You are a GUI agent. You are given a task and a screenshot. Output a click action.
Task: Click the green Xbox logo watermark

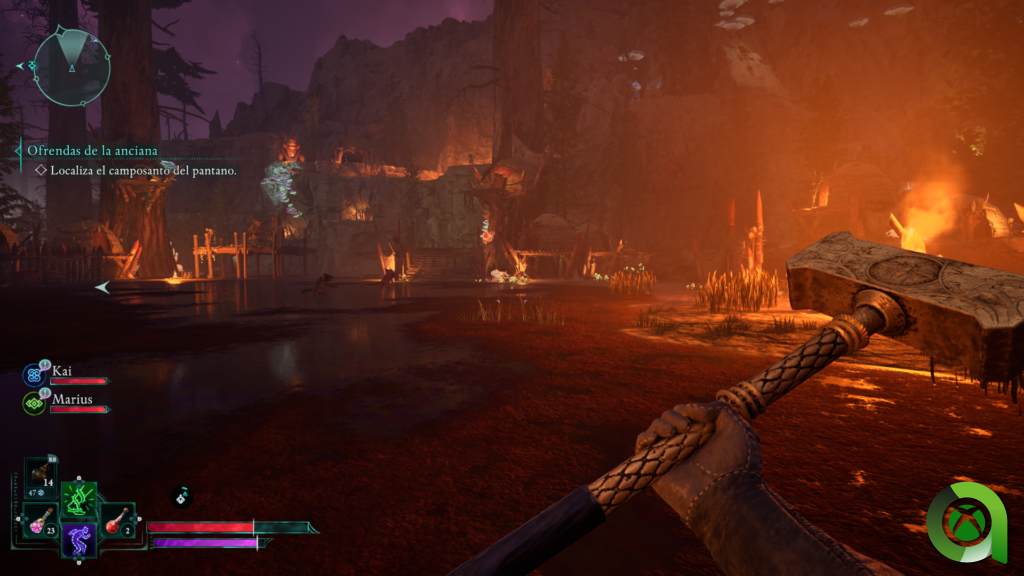click(x=966, y=522)
